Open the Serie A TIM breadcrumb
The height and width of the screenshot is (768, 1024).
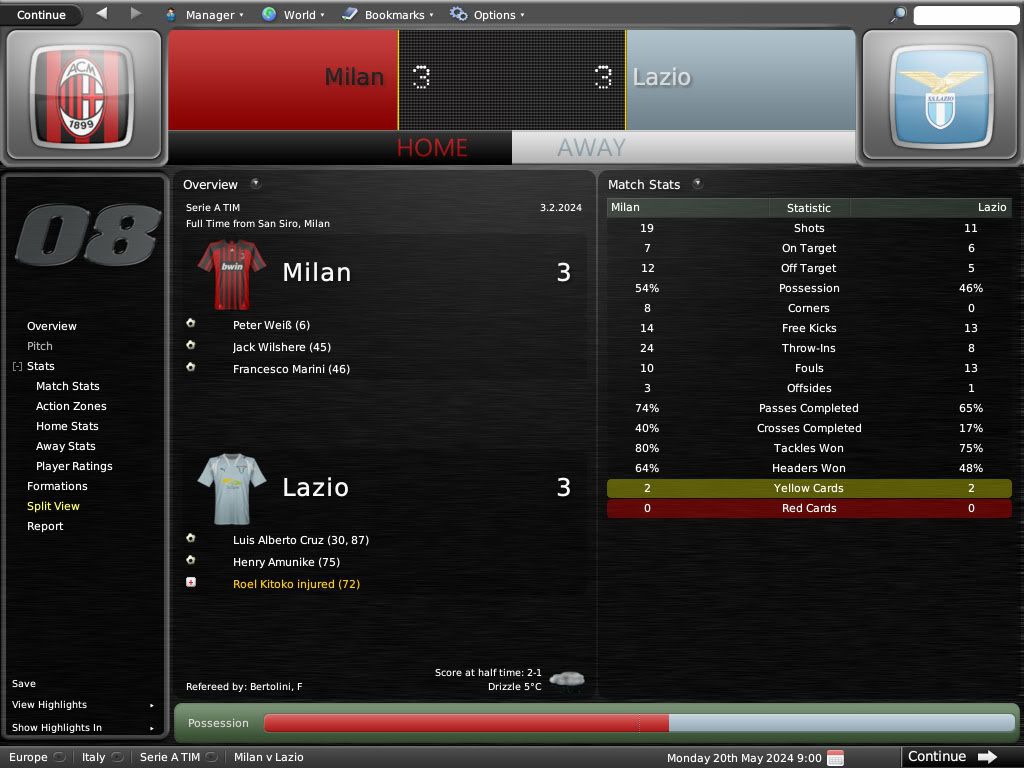(x=170, y=757)
